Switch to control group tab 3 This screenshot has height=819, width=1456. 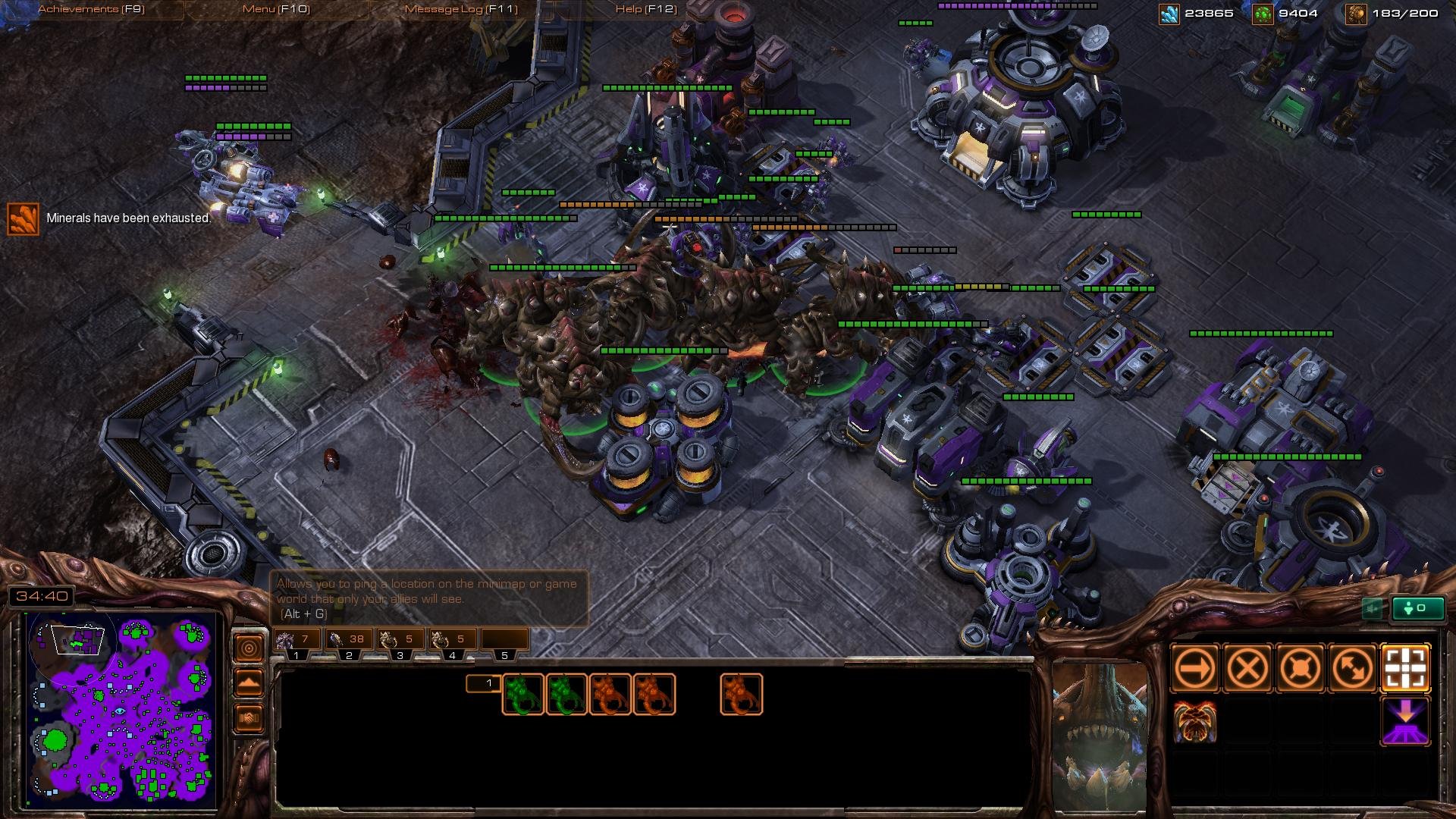(400, 639)
